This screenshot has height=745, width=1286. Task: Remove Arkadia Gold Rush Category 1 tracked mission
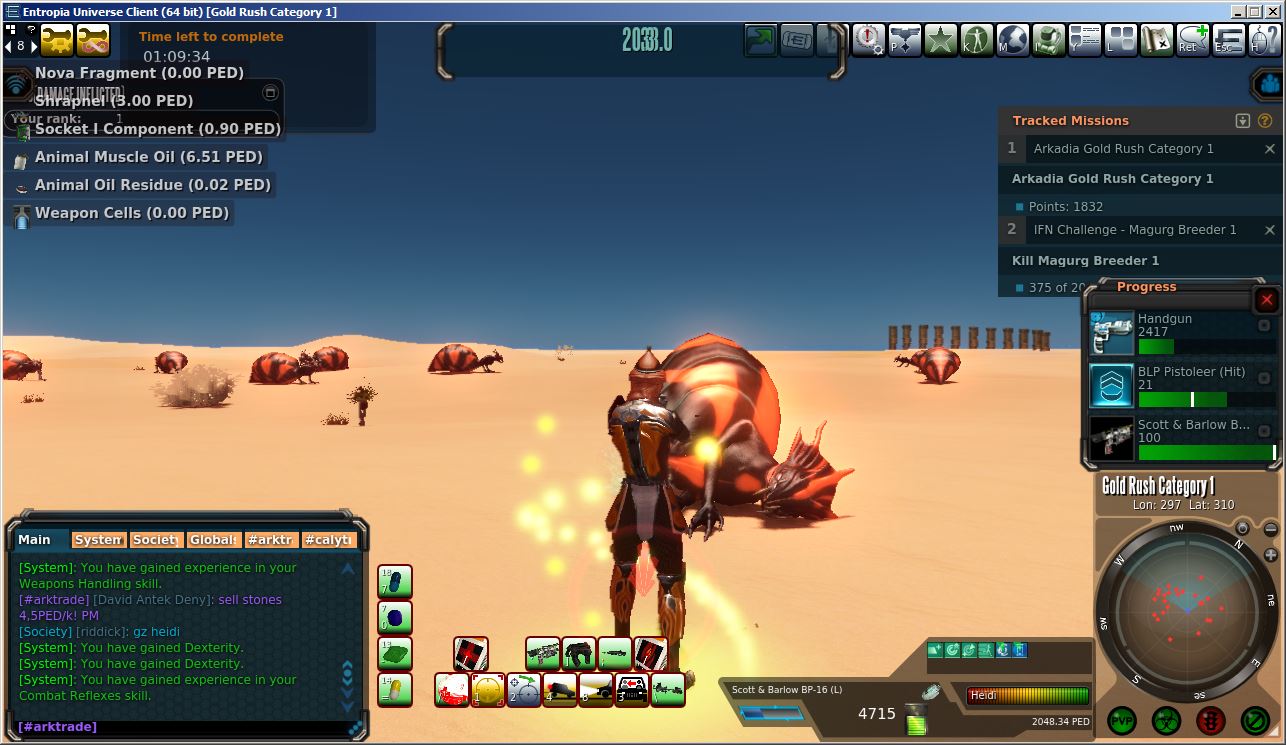[1270, 149]
